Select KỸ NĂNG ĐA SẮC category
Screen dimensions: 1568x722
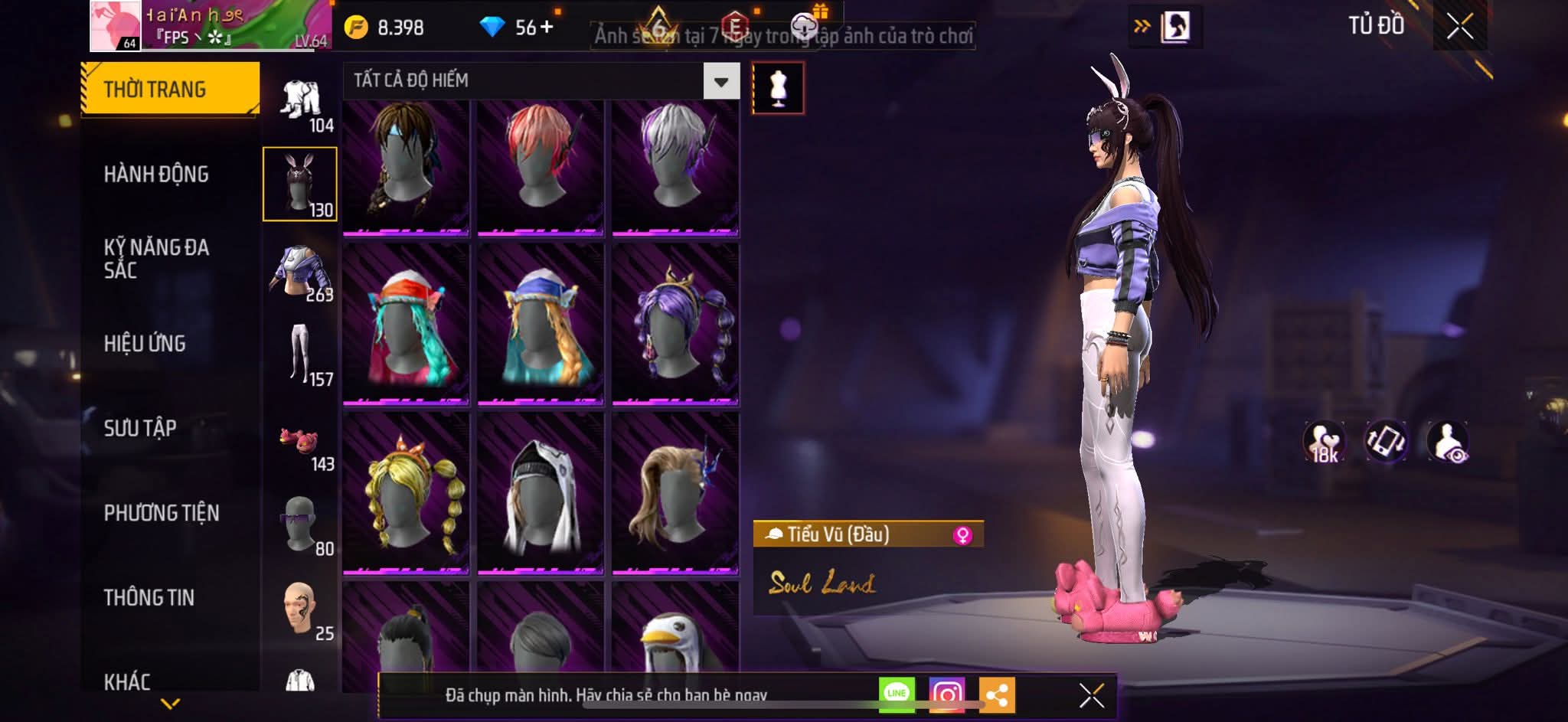click(x=156, y=258)
